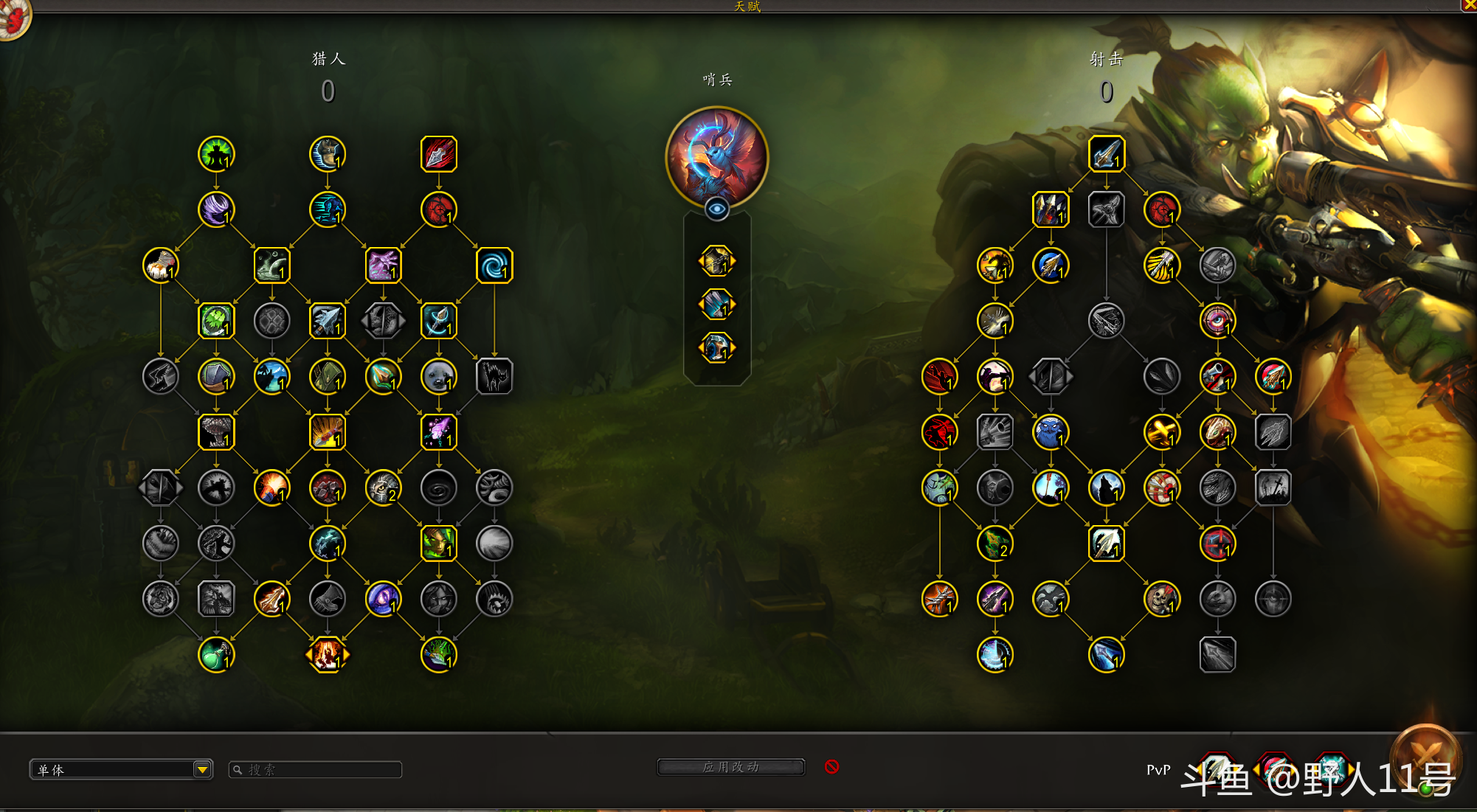Image resolution: width=1477 pixels, height=812 pixels.
Task: Select the black cat talent node
Action: coord(494,377)
